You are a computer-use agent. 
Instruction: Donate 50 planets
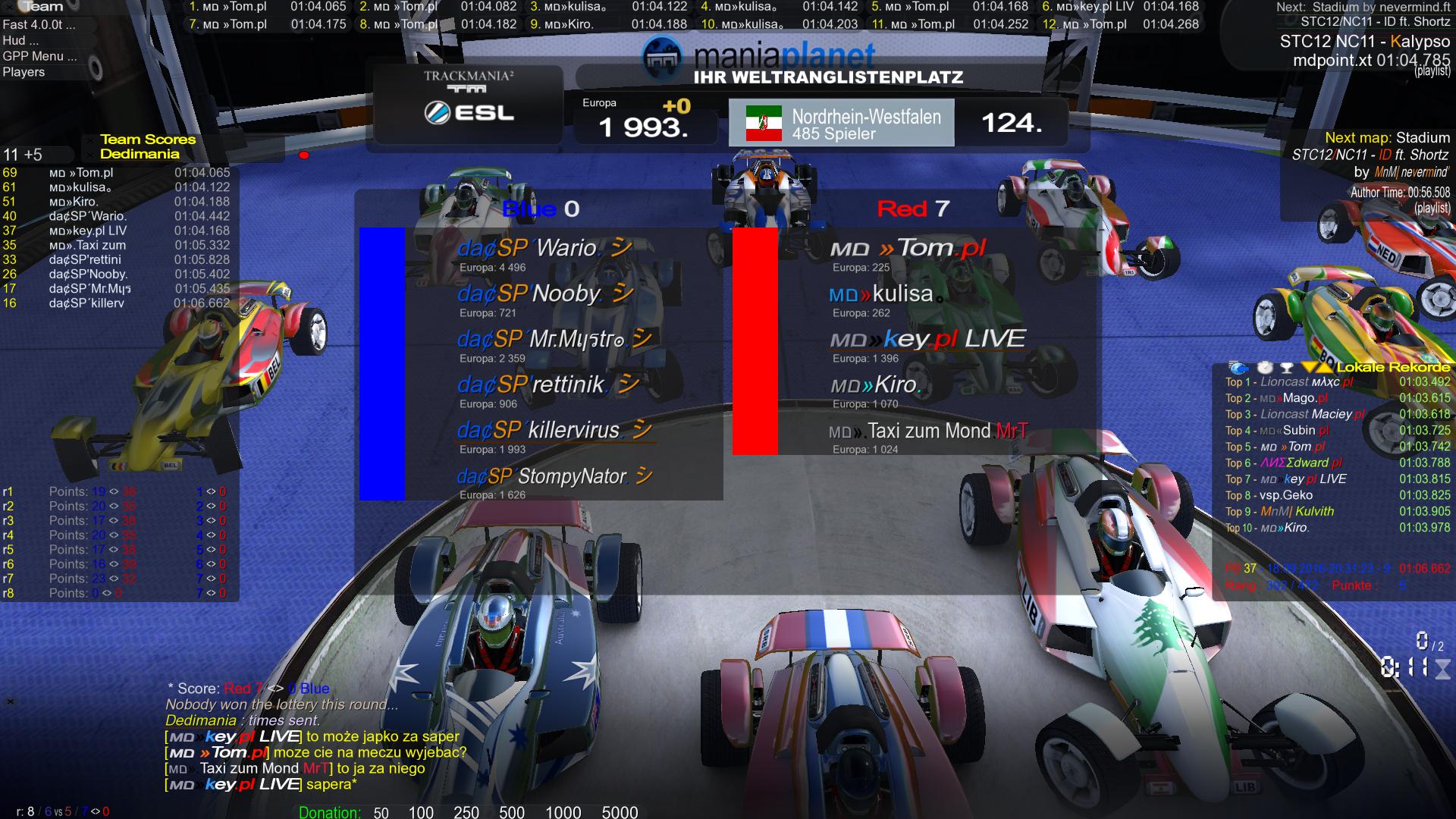381,812
